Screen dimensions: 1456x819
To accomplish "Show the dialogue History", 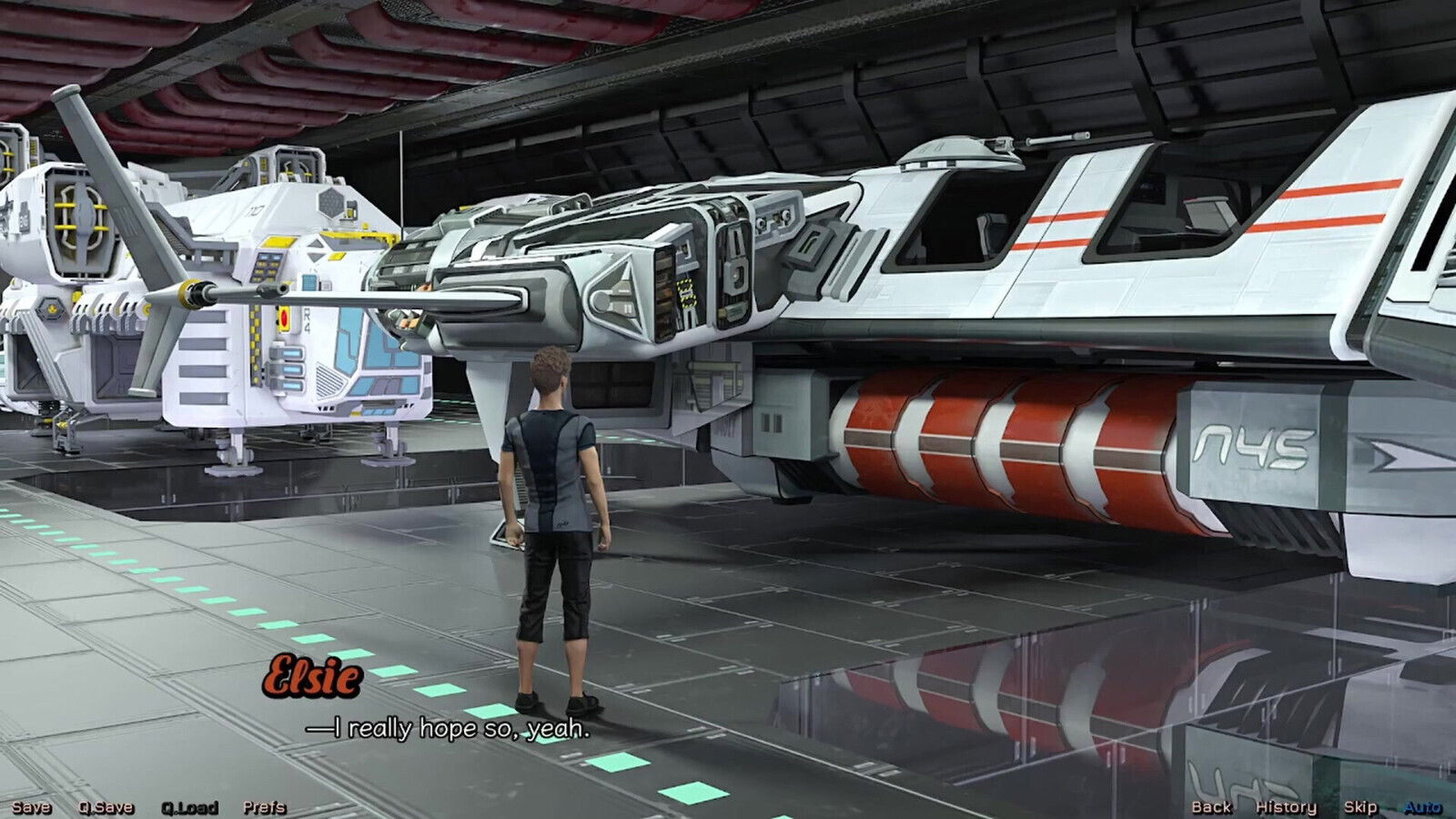I will coord(1286,807).
